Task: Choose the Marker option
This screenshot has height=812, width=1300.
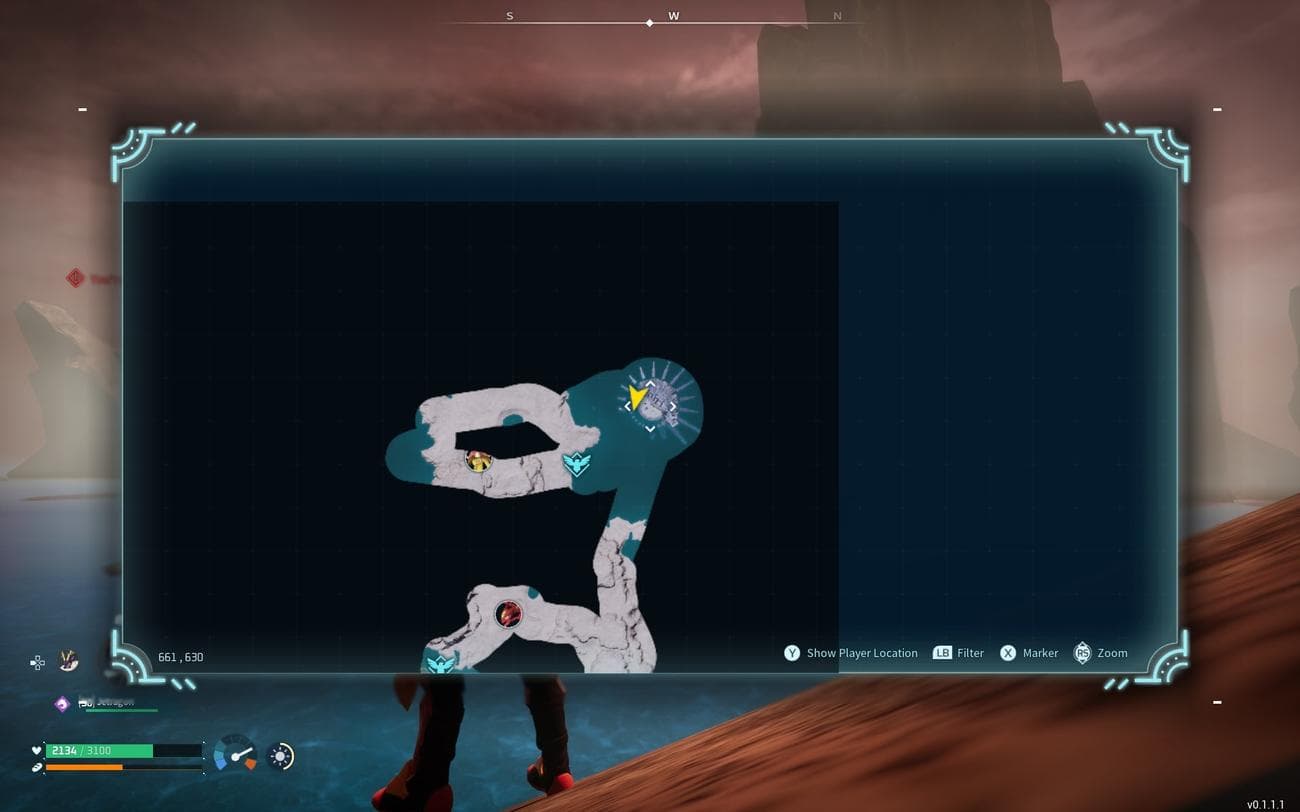Action: 1039,653
